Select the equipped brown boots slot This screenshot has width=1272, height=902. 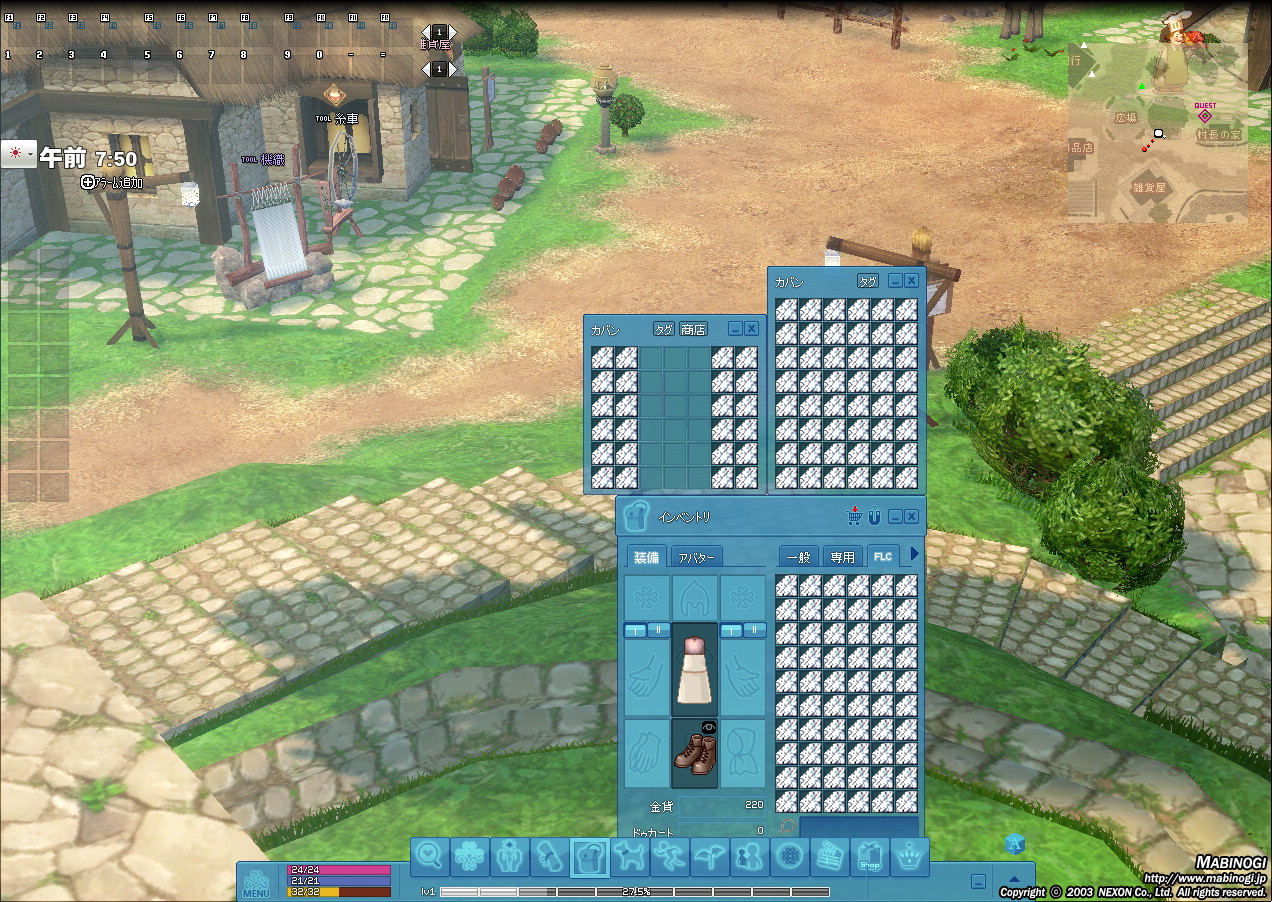(694, 753)
